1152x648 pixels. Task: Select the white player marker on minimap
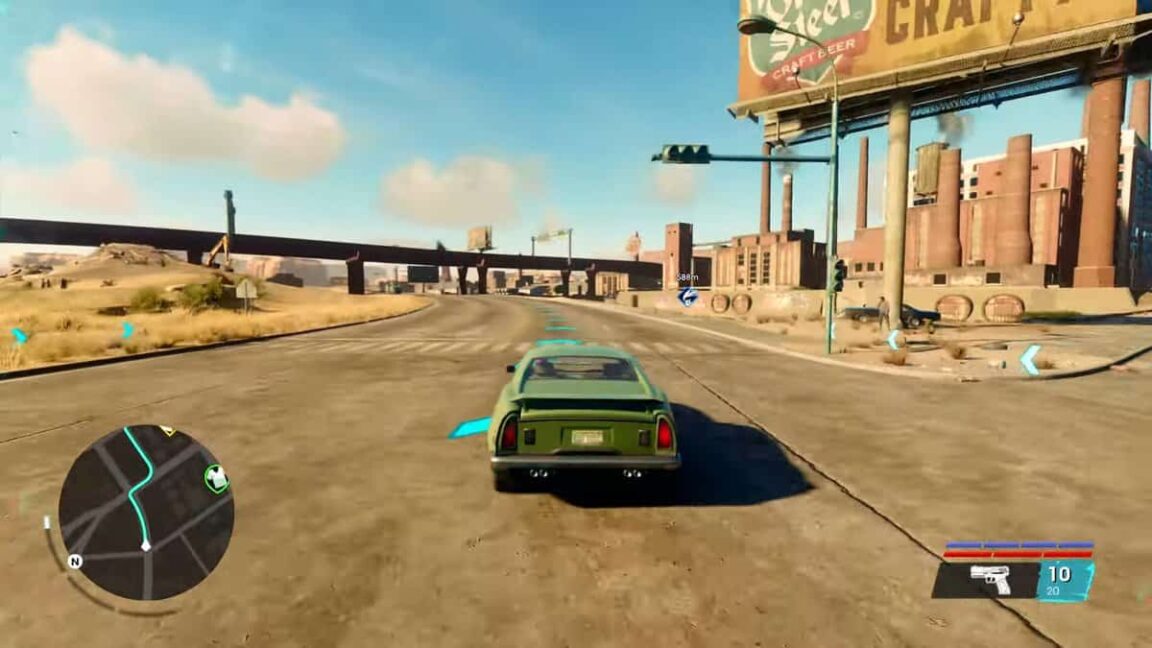[146, 545]
